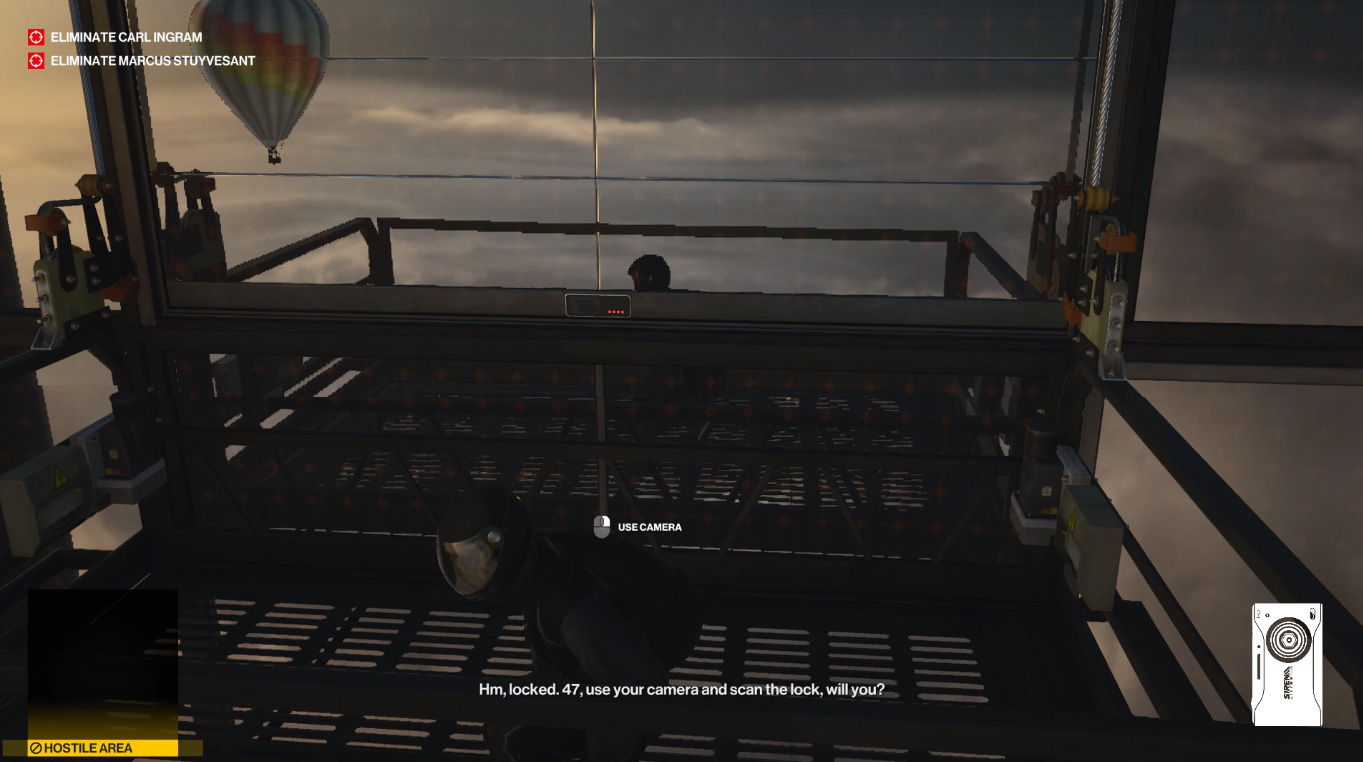Select the Eliminate Carl Ingram objective
This screenshot has width=1363, height=762.
[125, 37]
